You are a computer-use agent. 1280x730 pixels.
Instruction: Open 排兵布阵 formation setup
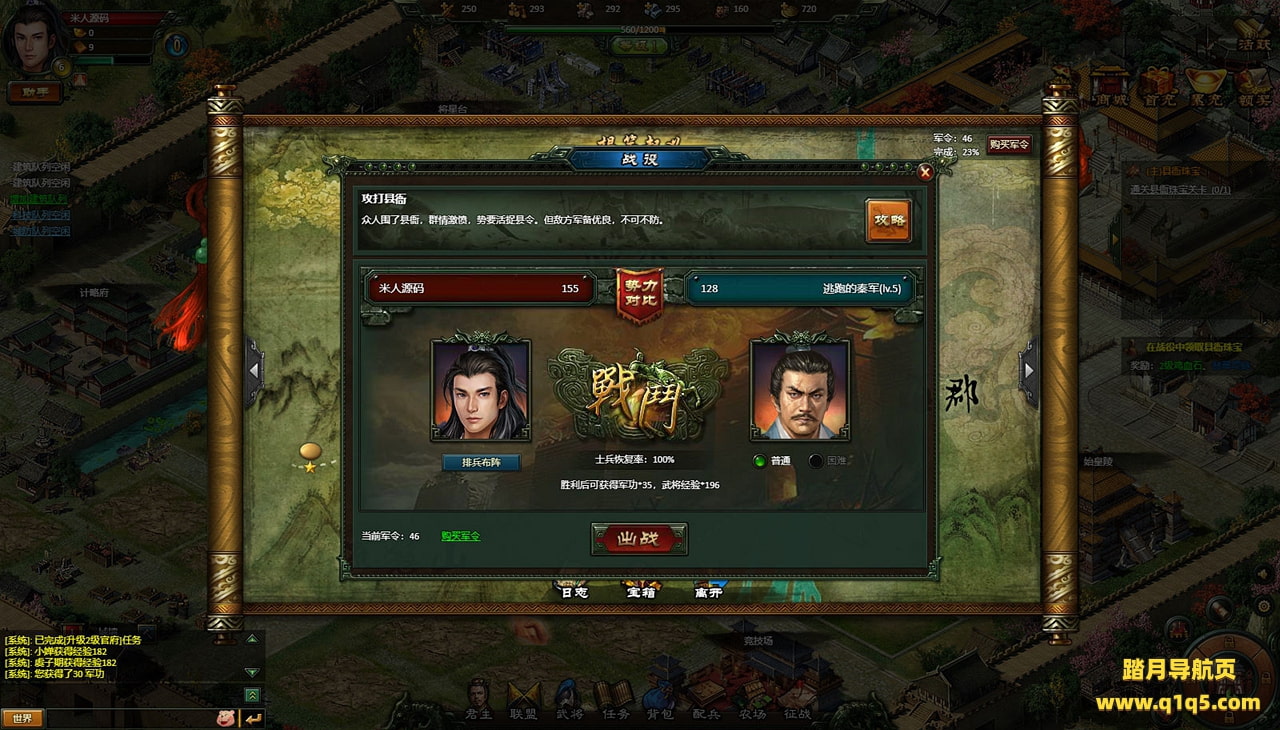(481, 462)
